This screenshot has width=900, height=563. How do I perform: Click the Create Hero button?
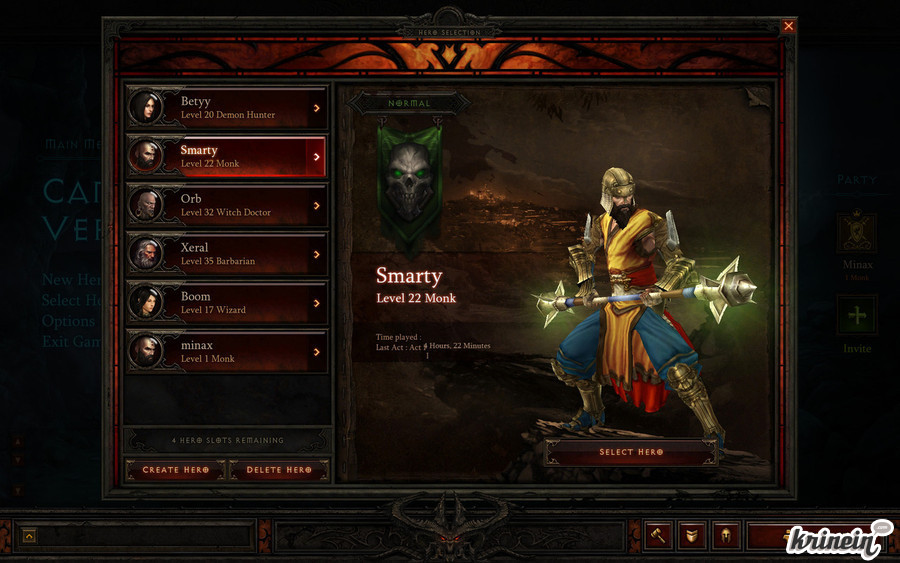point(175,470)
